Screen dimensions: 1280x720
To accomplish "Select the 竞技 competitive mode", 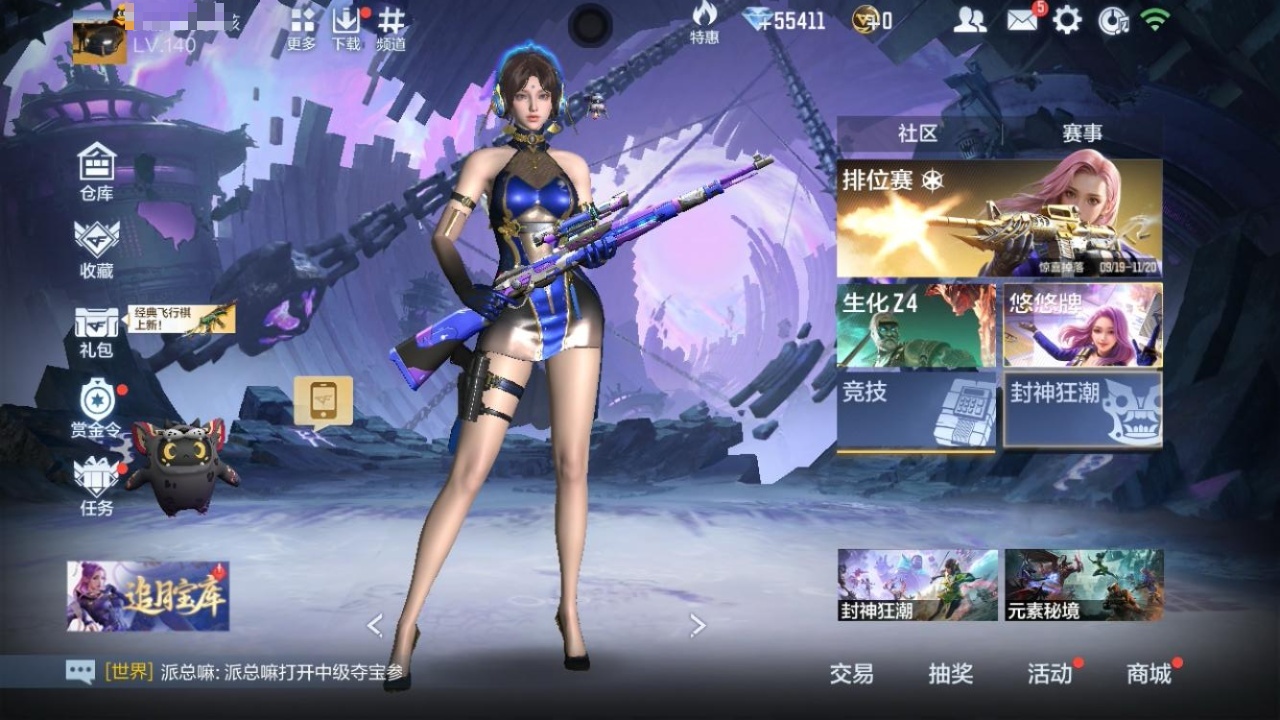I will (x=916, y=409).
